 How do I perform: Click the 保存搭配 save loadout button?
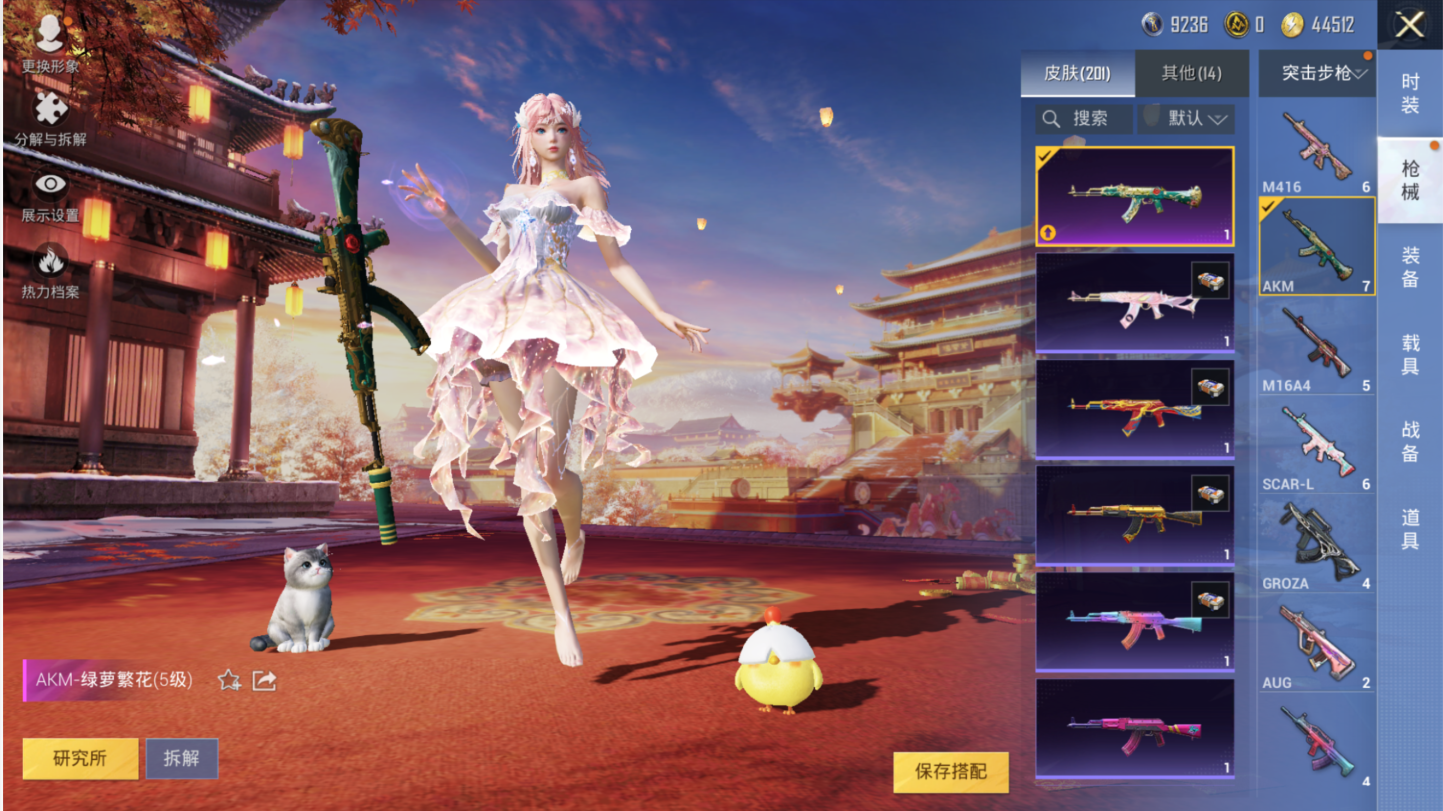[950, 772]
